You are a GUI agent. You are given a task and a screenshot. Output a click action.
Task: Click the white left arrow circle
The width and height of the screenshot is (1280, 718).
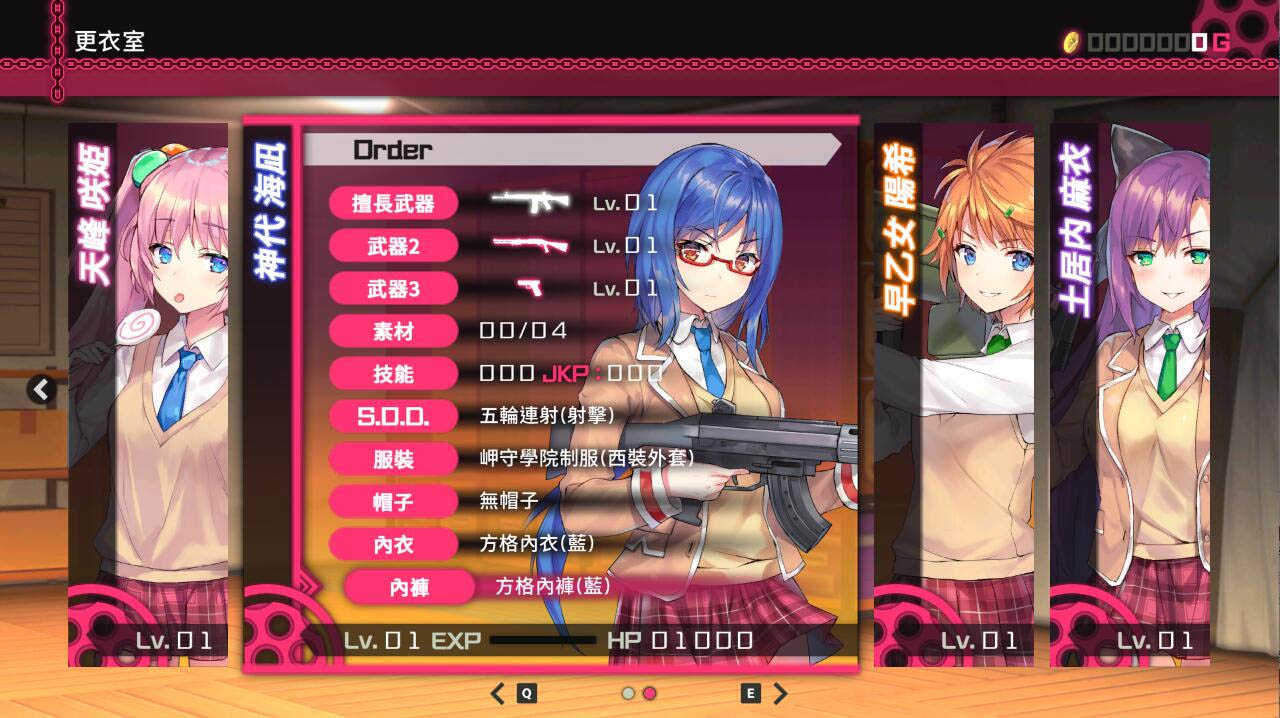[x=41, y=389]
